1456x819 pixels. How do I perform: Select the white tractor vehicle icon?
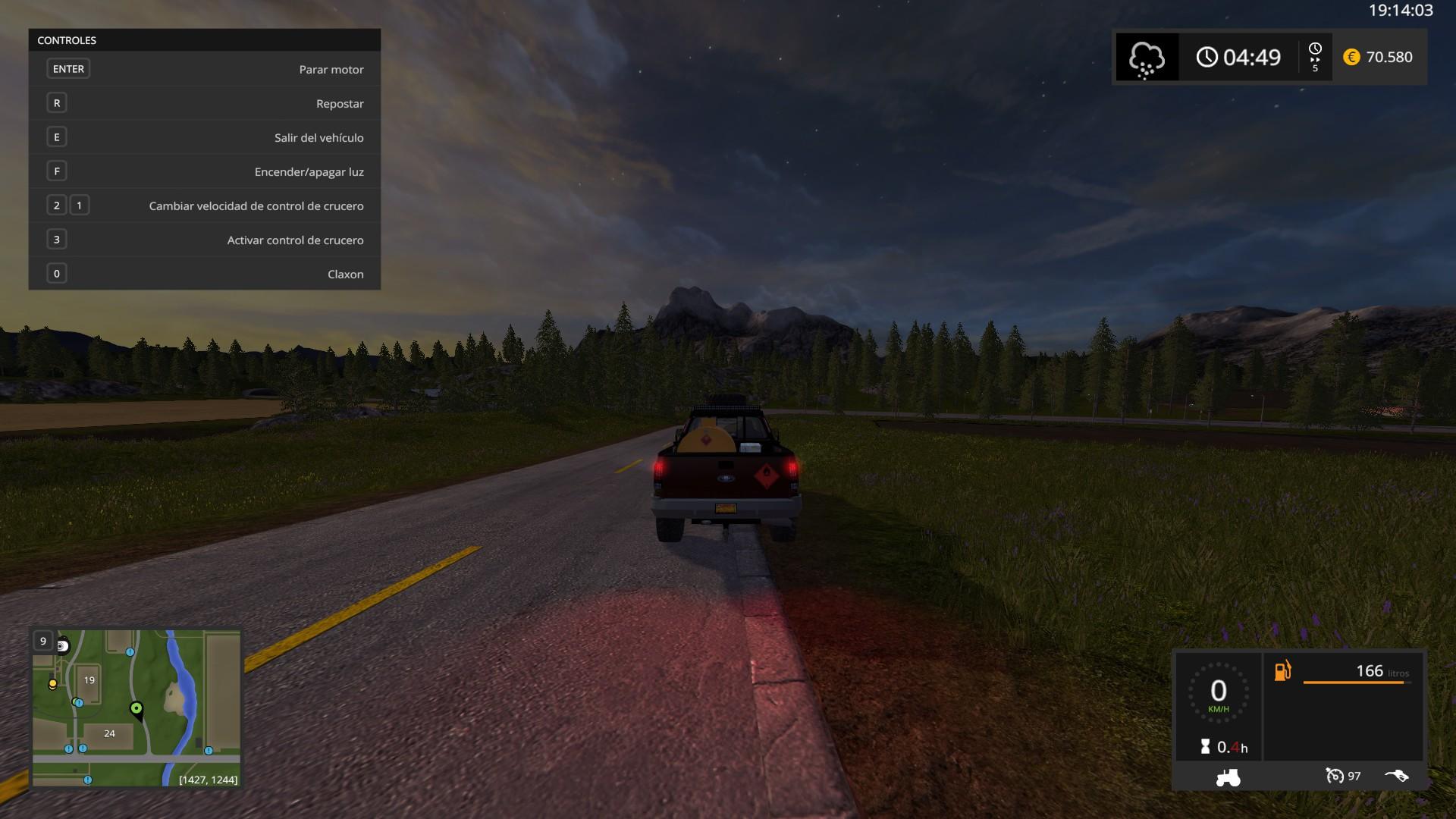pyautogui.click(x=1228, y=777)
